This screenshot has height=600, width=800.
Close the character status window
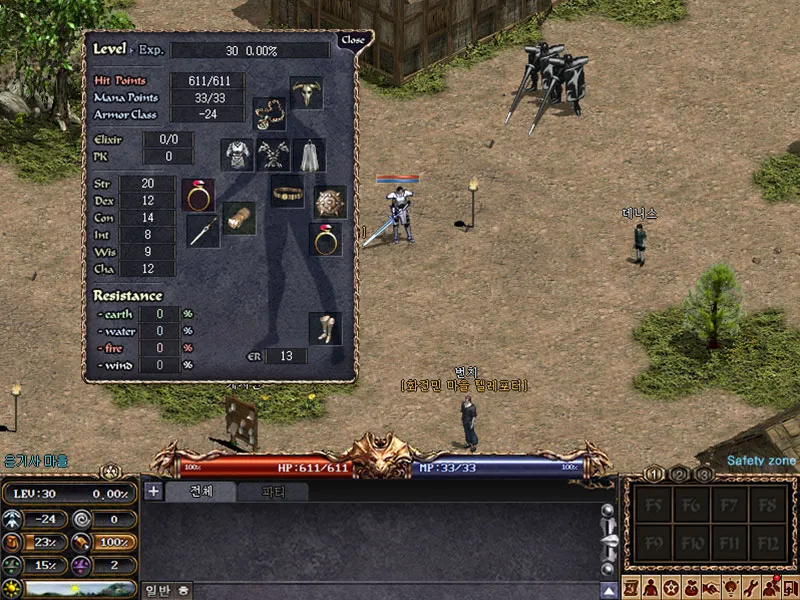(353, 40)
